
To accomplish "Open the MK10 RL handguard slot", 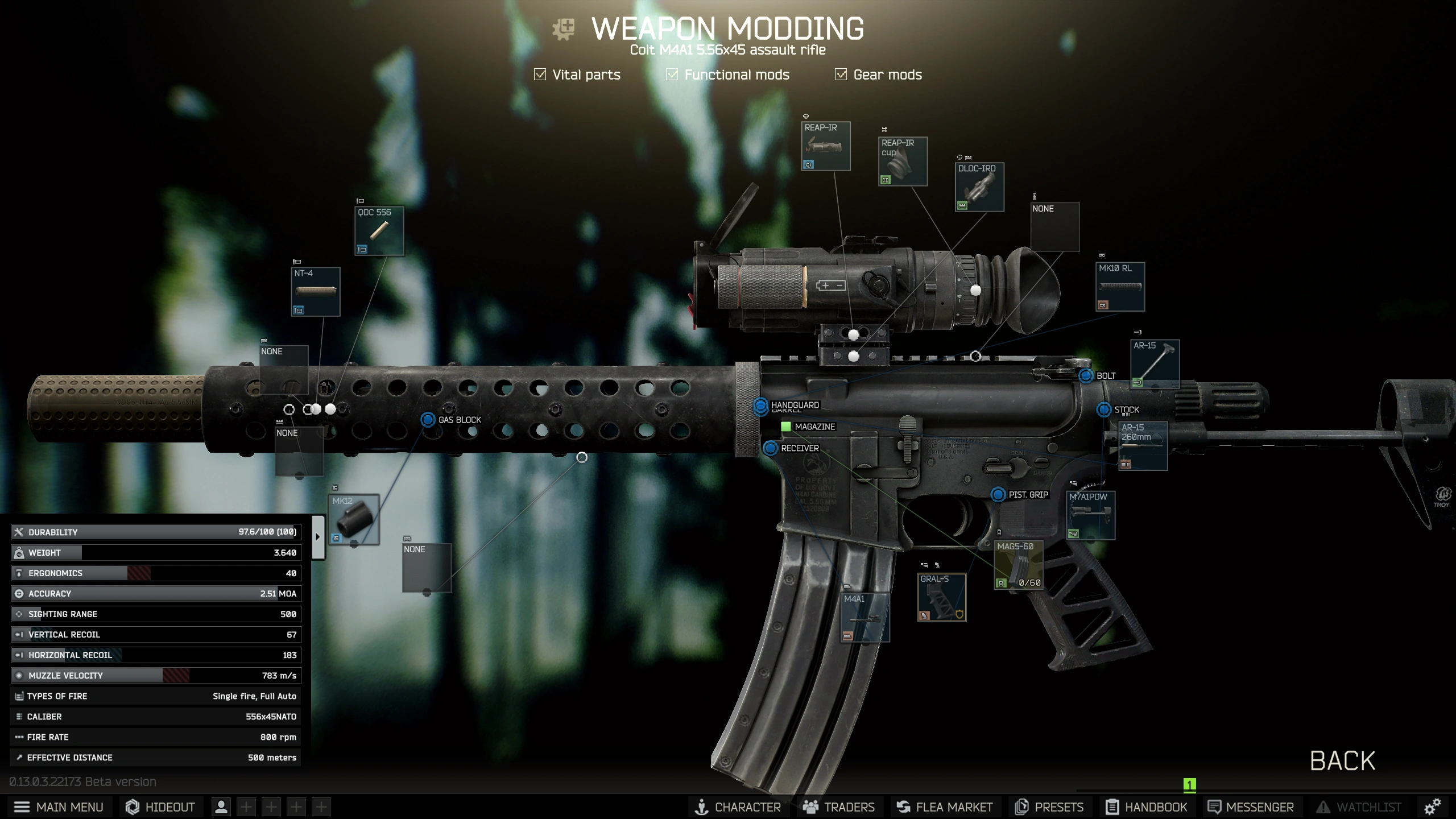I will (x=1120, y=287).
